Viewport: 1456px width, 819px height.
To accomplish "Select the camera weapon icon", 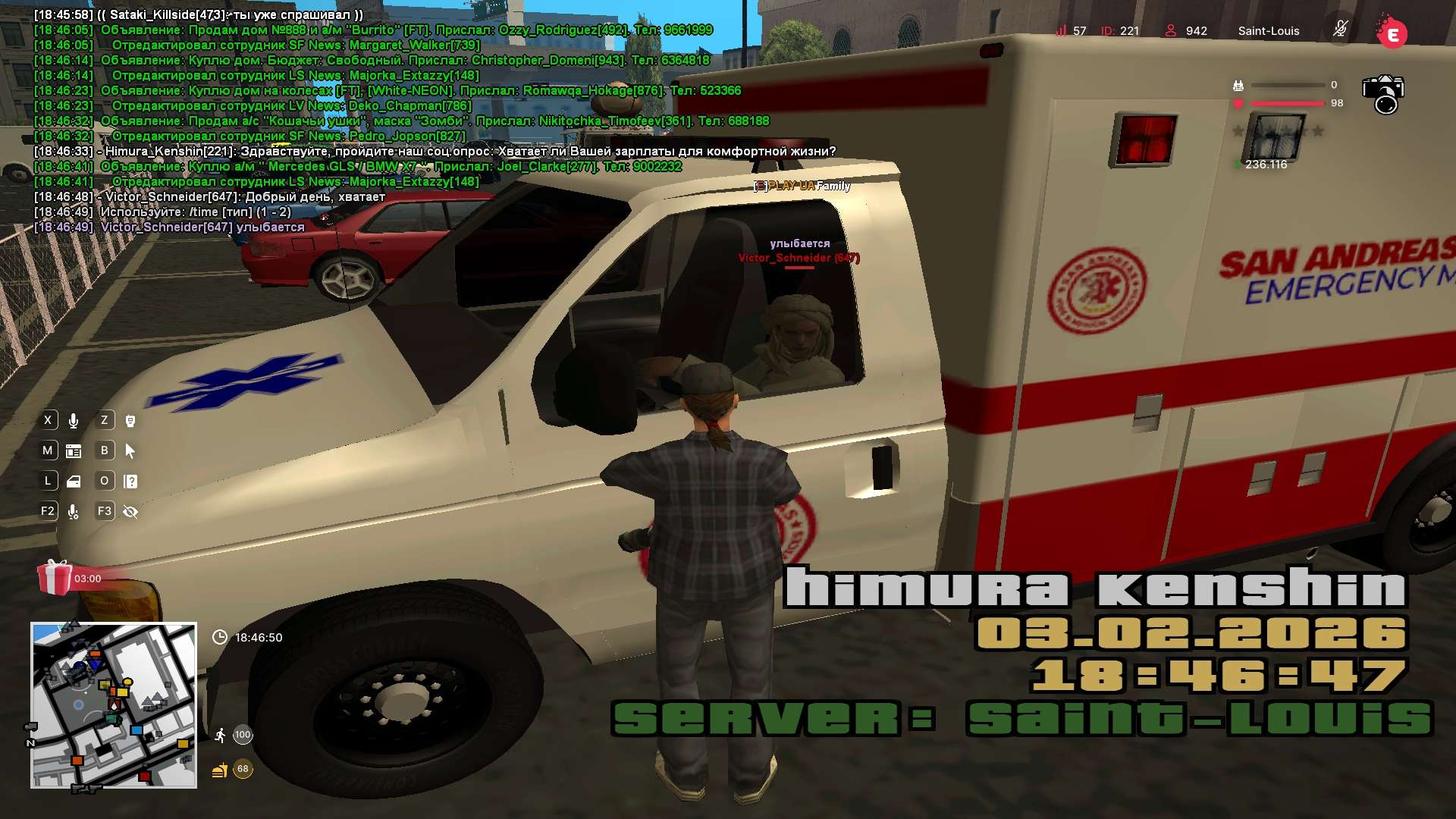I will tap(1383, 94).
